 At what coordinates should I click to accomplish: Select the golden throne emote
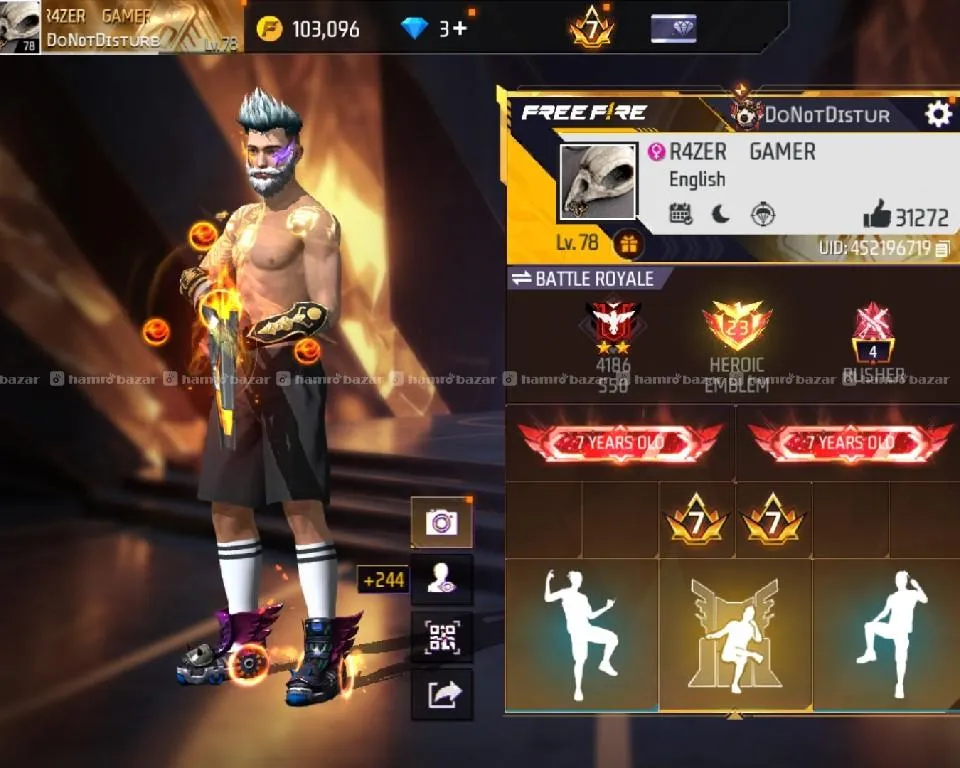click(735, 634)
